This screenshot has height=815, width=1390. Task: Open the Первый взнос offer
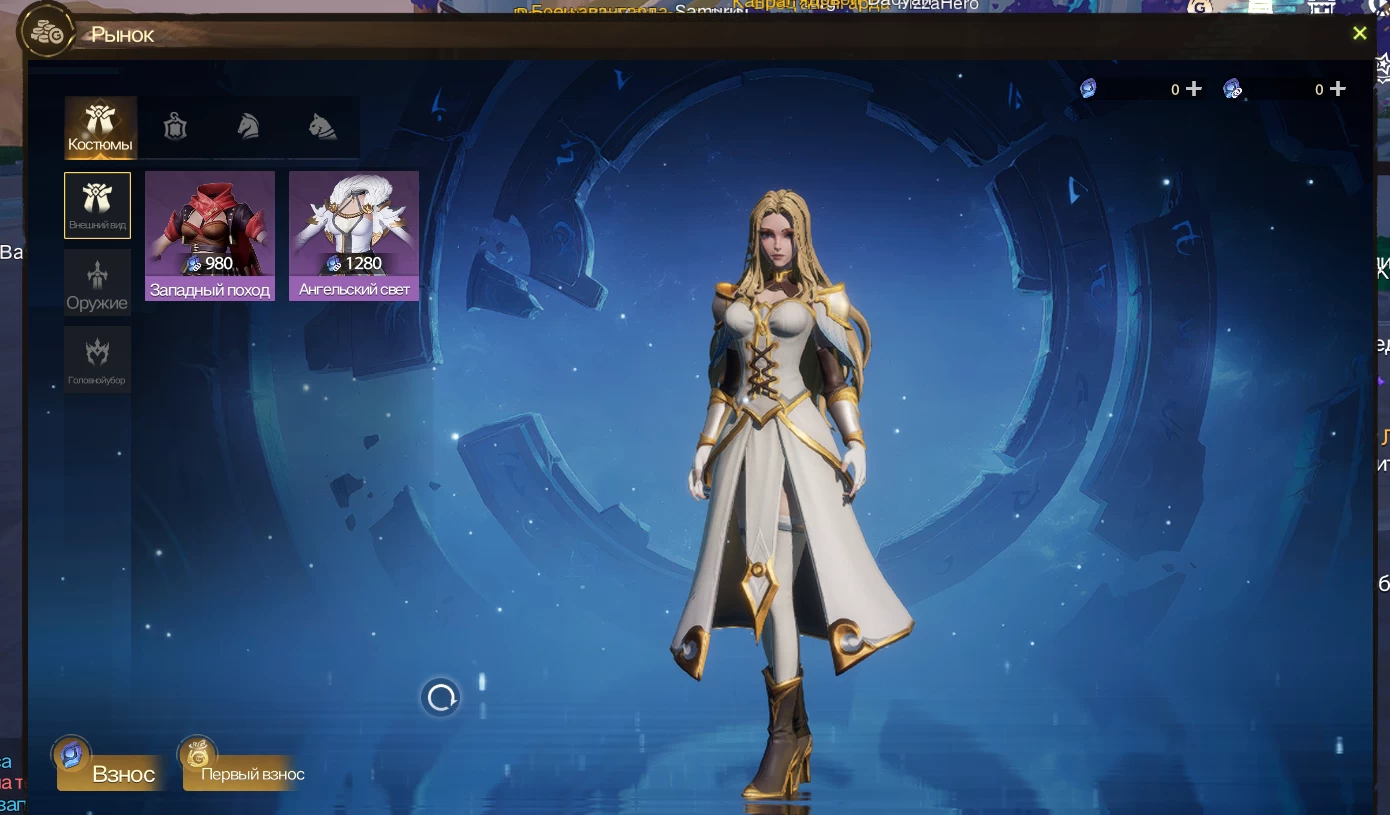[242, 772]
